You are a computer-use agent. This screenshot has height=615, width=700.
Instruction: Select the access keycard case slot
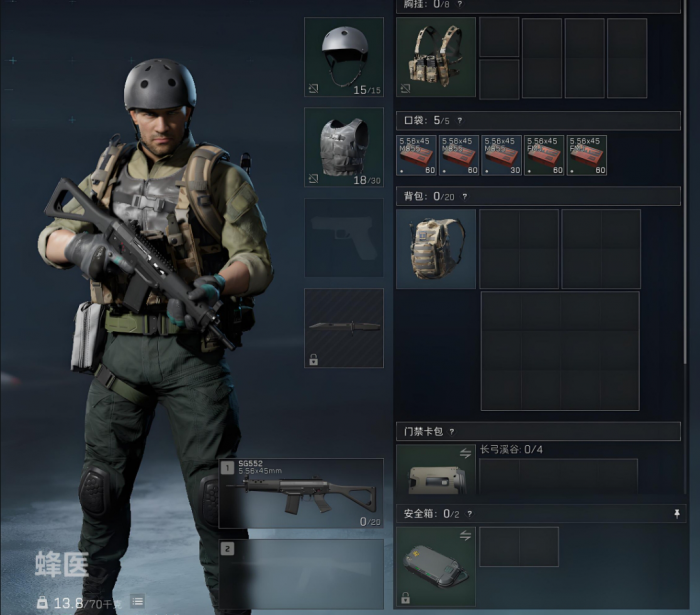436,472
